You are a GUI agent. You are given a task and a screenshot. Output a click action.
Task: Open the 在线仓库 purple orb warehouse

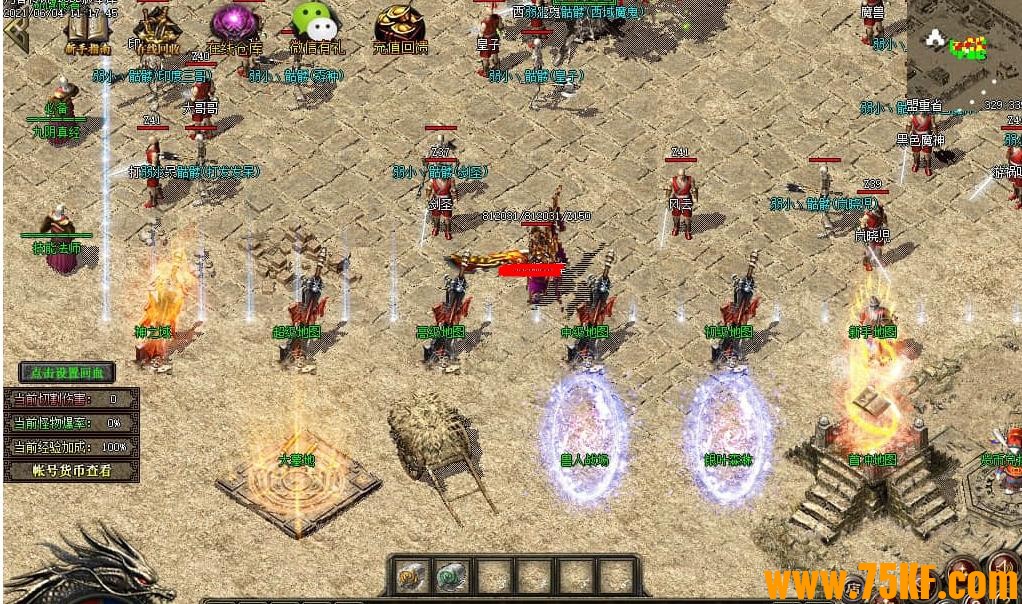(x=236, y=30)
